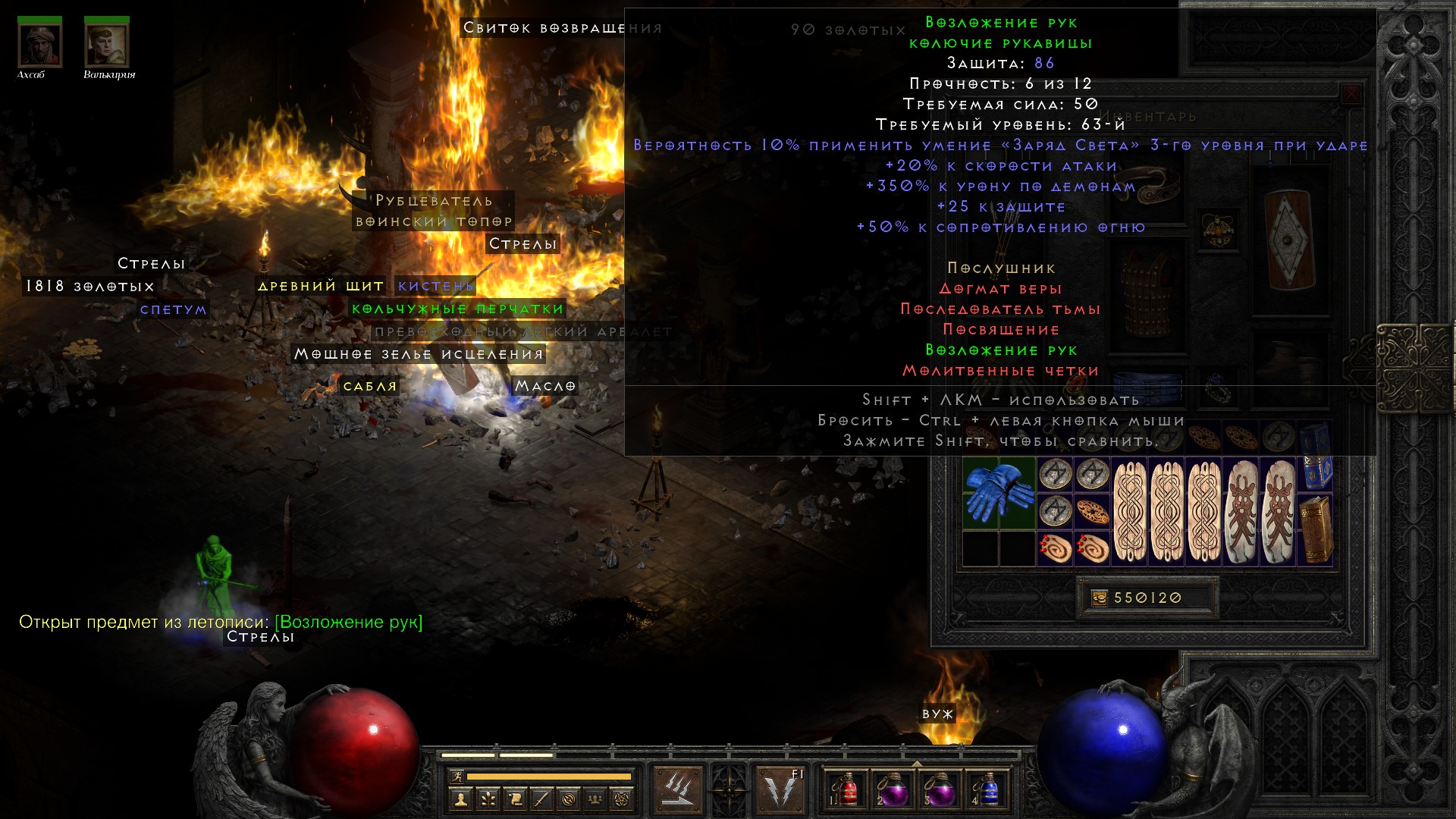
Task: Open the right-click lightning skill selector
Action: point(780,789)
